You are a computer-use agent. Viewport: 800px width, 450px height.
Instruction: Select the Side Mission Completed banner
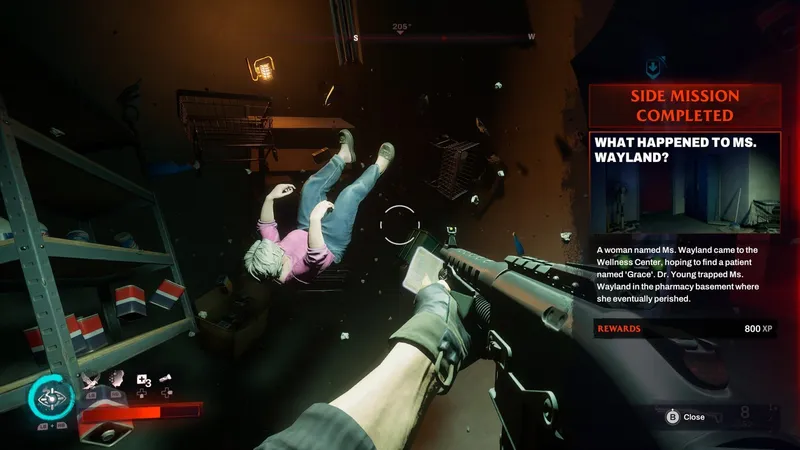(684, 106)
